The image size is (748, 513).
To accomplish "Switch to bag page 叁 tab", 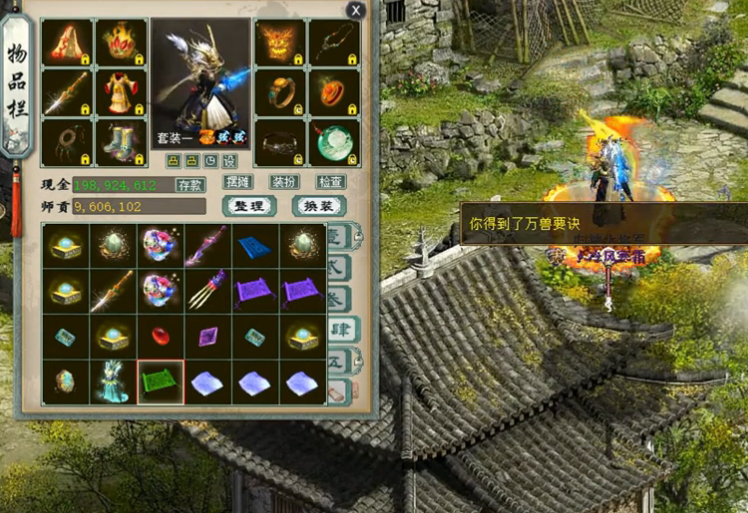I will pos(338,297).
